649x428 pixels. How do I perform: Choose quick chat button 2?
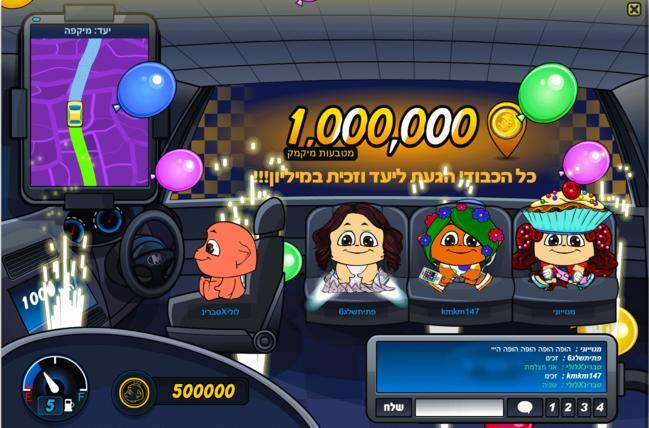pos(567,407)
